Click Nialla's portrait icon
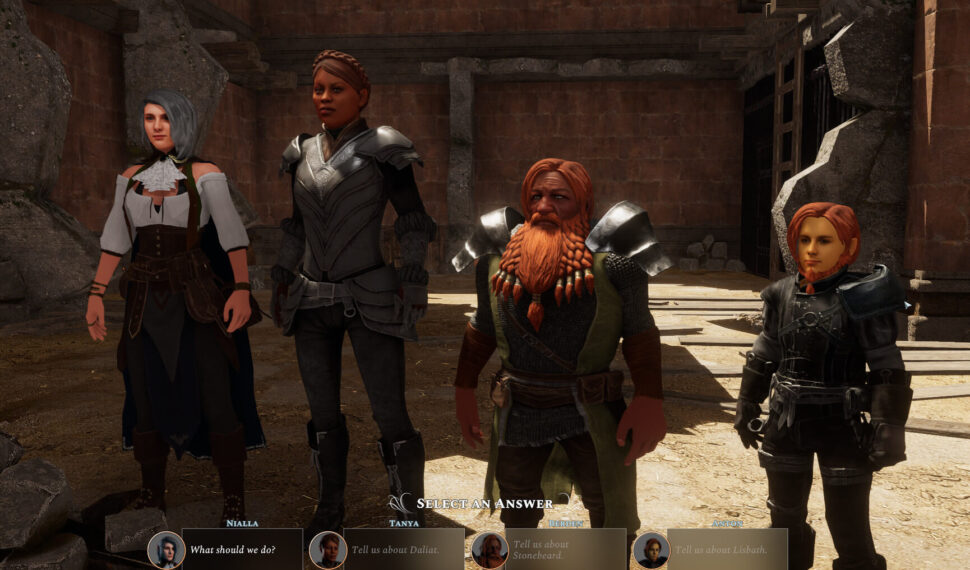The image size is (970, 570). click(x=166, y=549)
